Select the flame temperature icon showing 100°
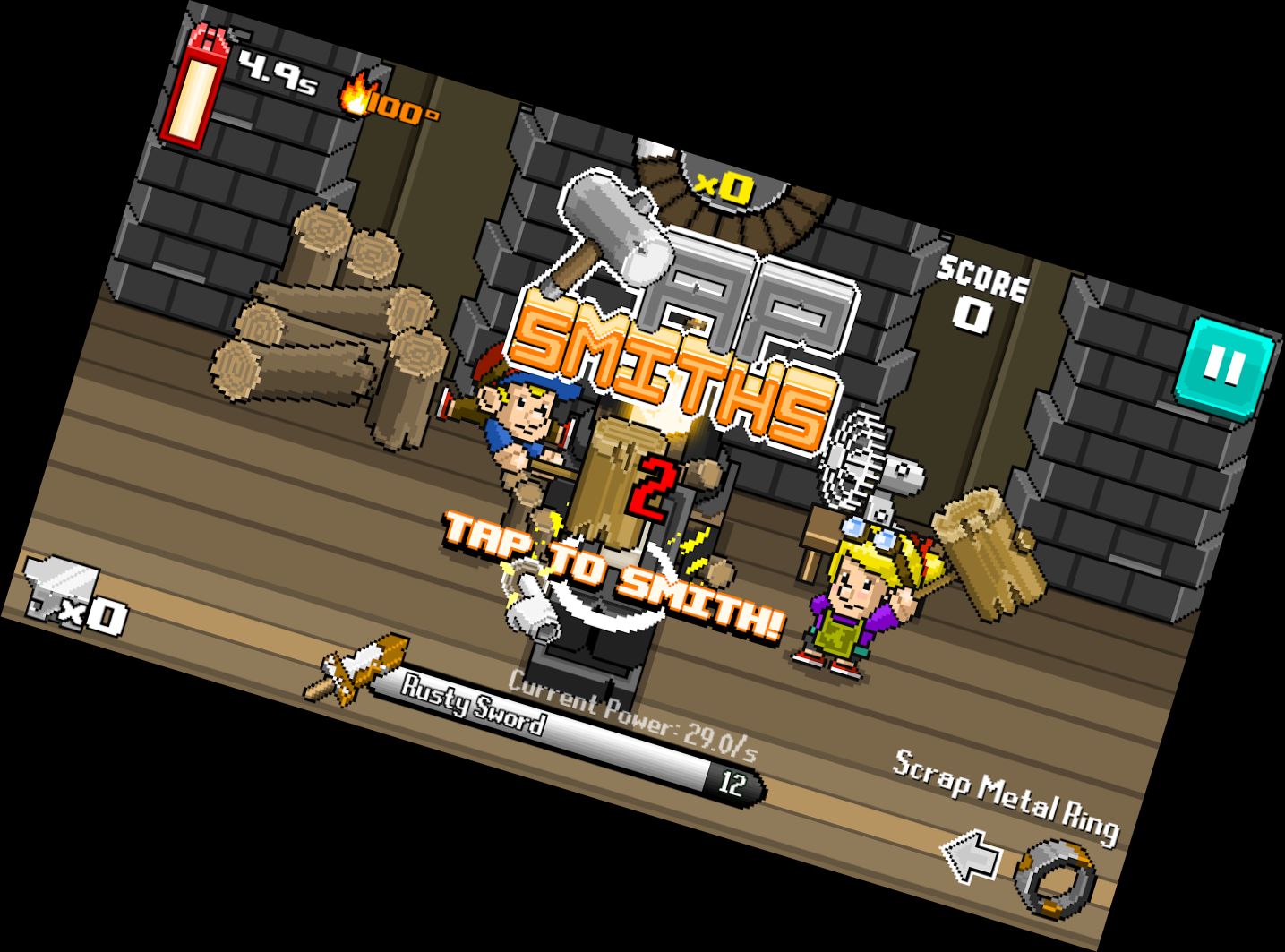The image size is (1285, 952). 376,103
